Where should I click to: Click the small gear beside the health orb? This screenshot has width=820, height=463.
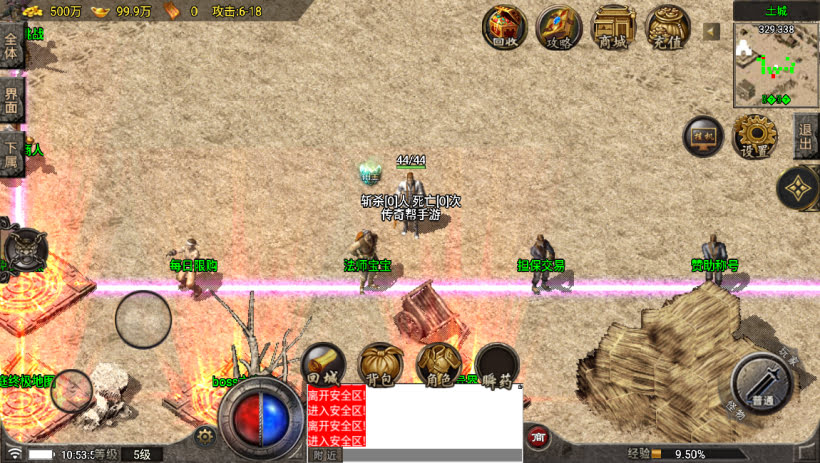(205, 435)
